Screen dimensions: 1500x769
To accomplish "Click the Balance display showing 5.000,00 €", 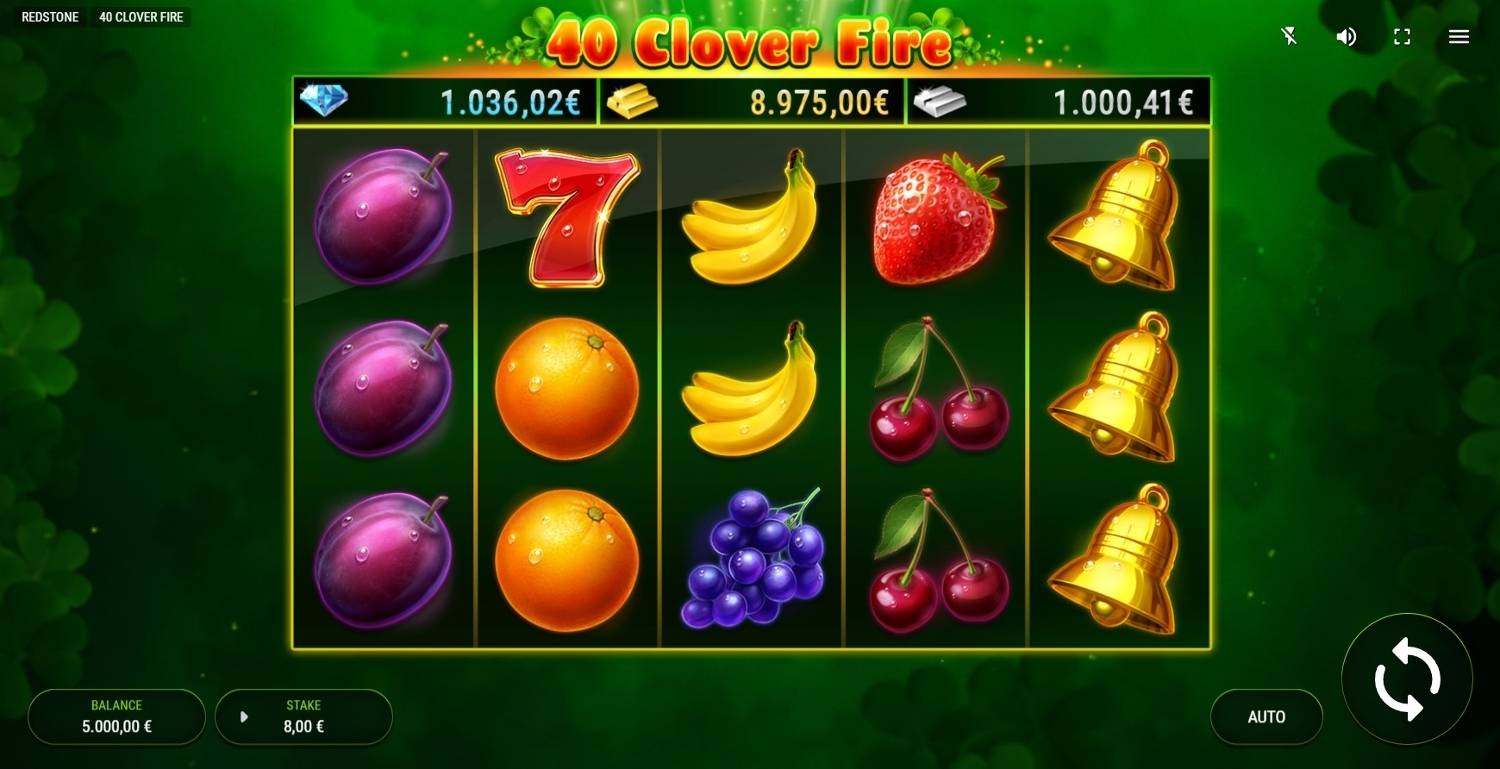I will click(116, 716).
